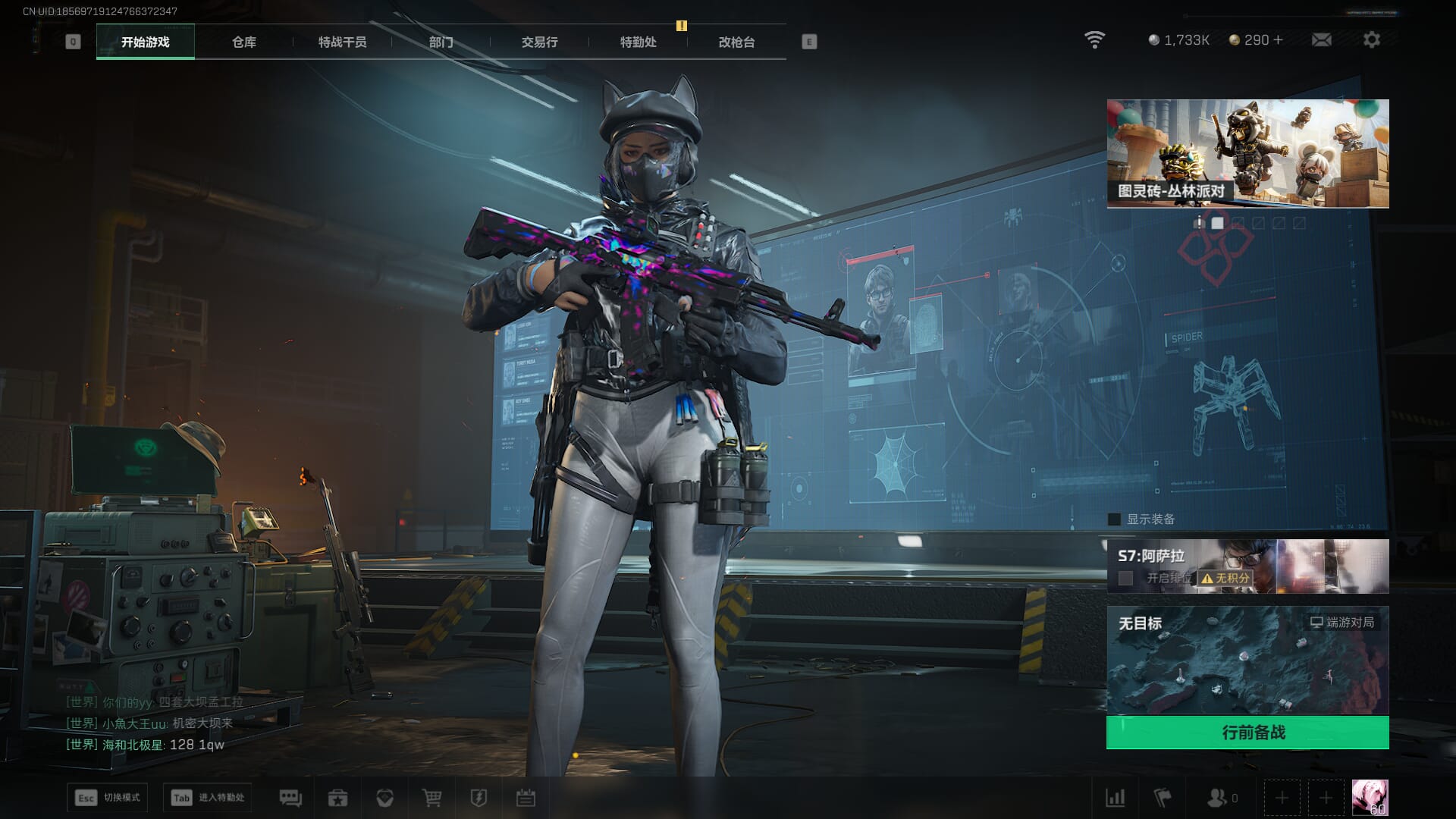Select the 部门 tab
The height and width of the screenshot is (819, 1456).
click(441, 42)
